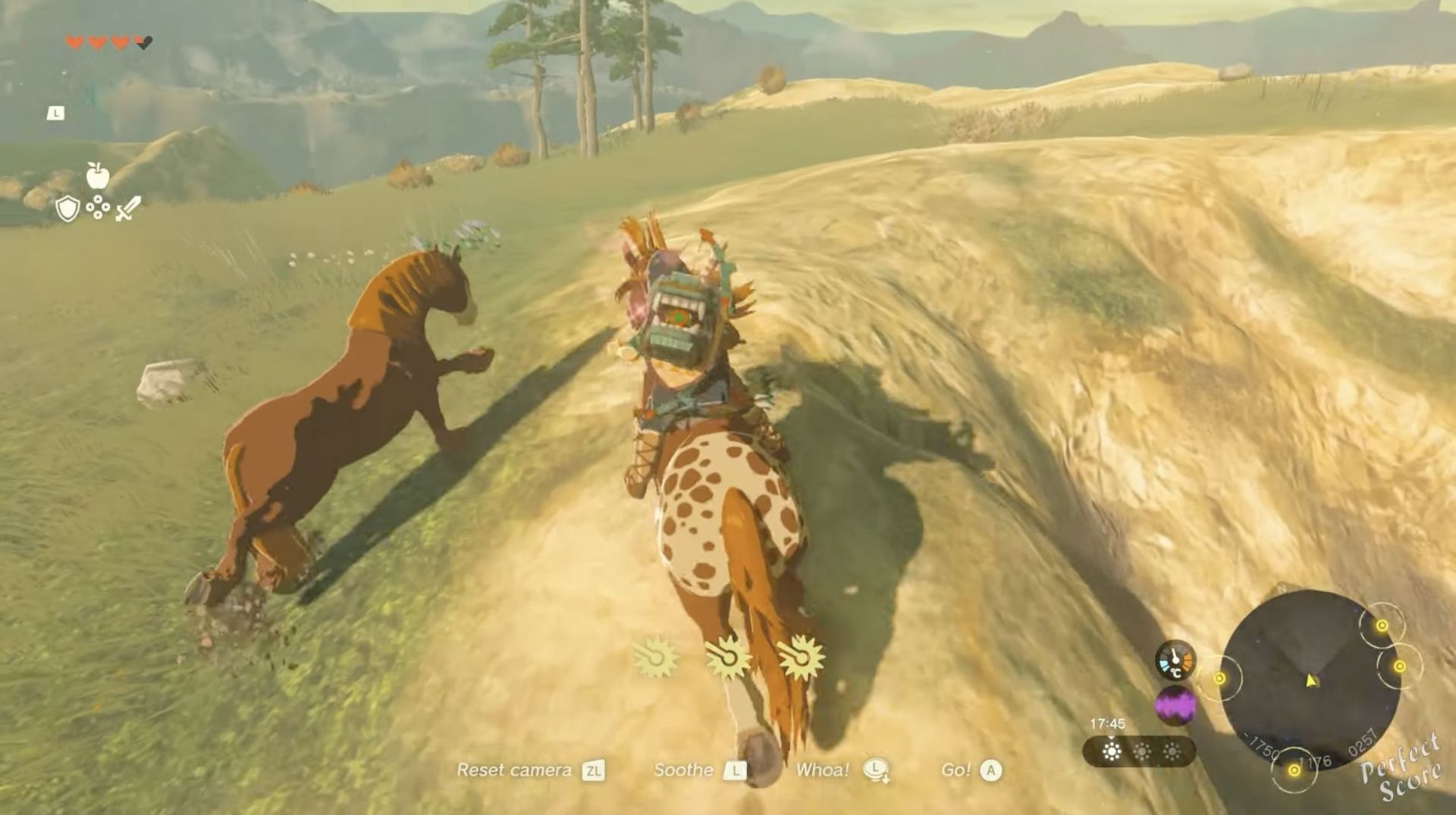This screenshot has height=815, width=1456.
Task: Select the first weather forecast sun icon
Action: (x=1111, y=752)
